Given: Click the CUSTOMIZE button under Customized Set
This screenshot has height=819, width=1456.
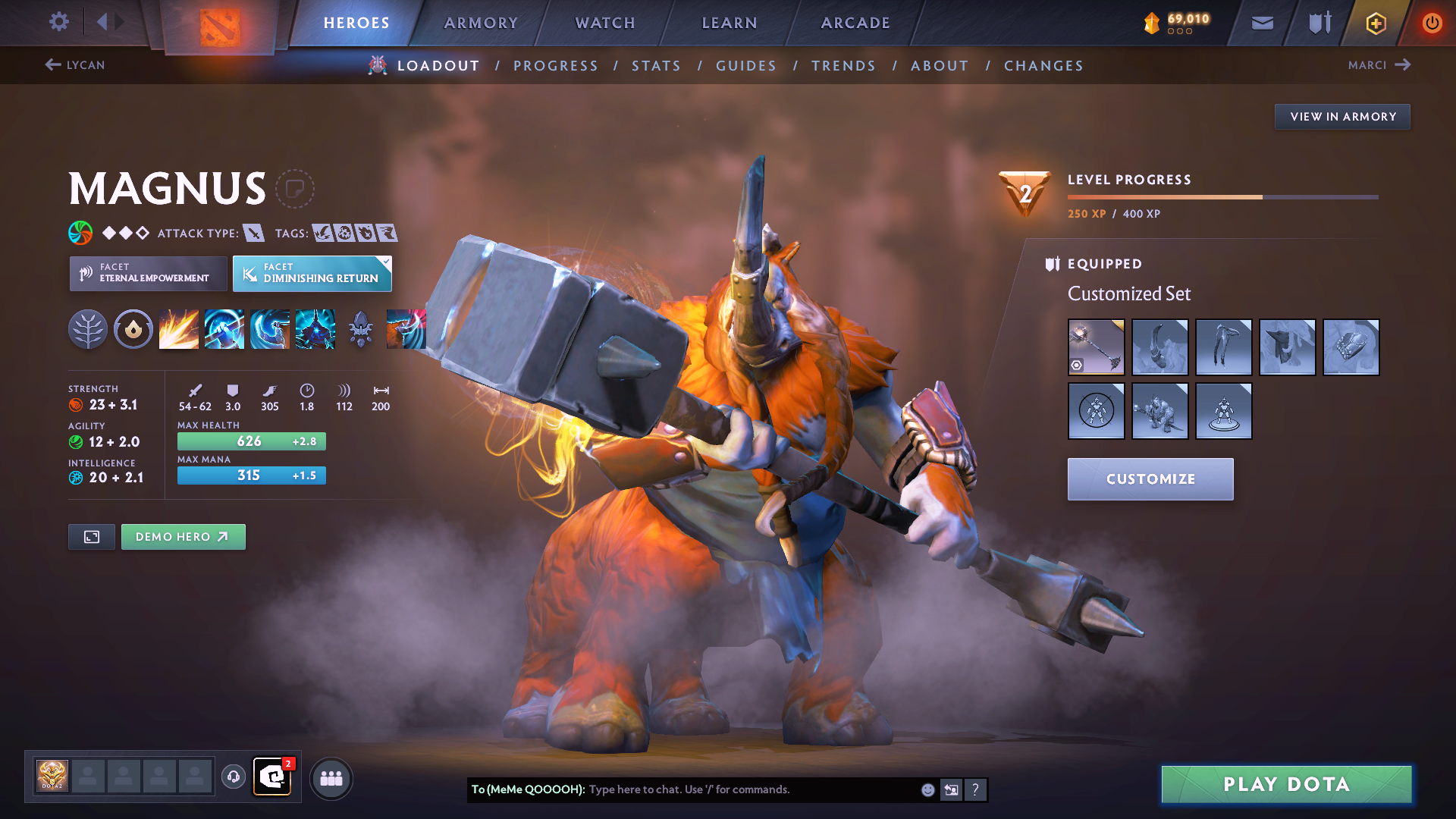Looking at the screenshot, I should 1150,479.
